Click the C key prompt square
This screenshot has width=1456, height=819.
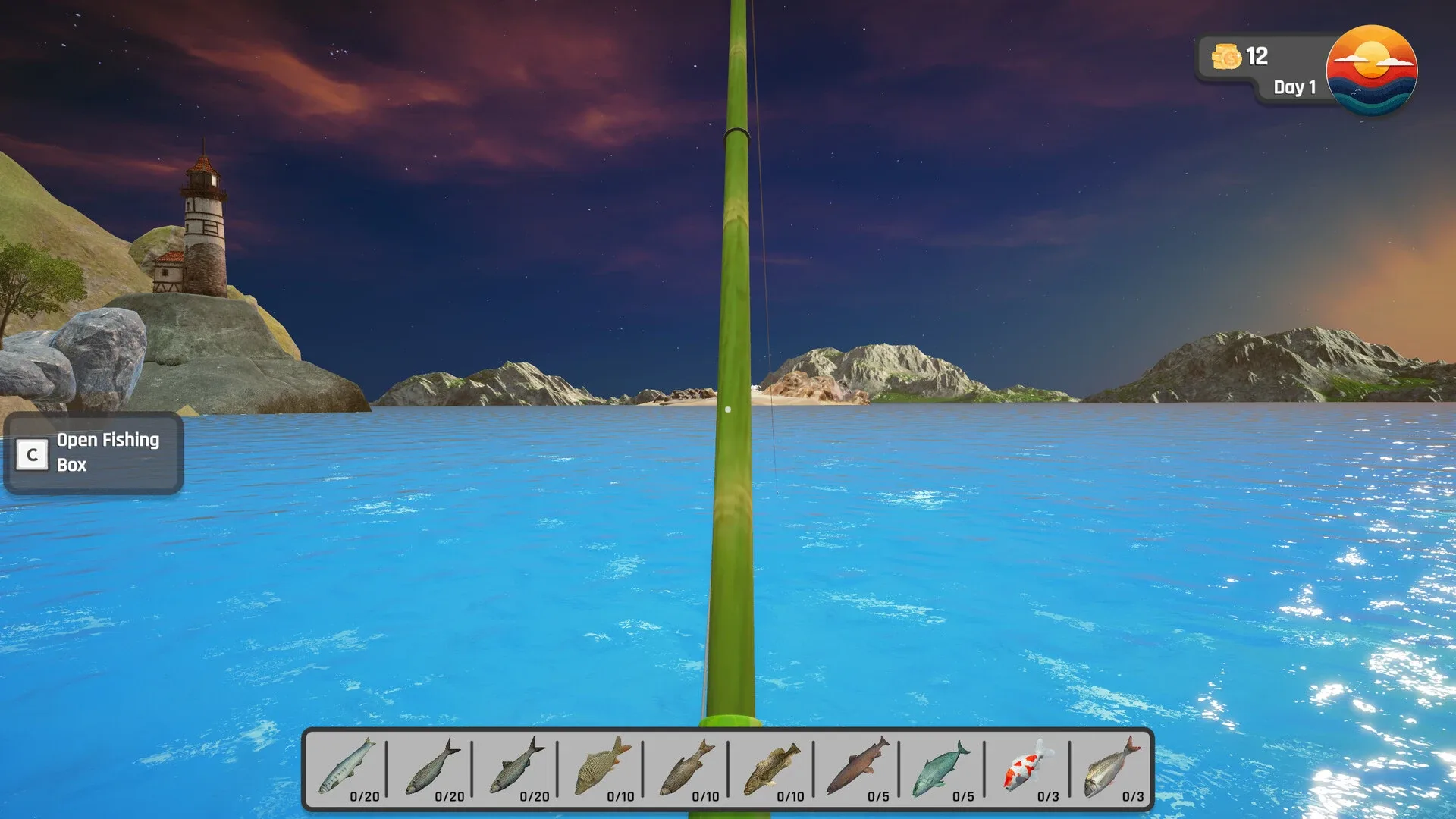tap(31, 453)
